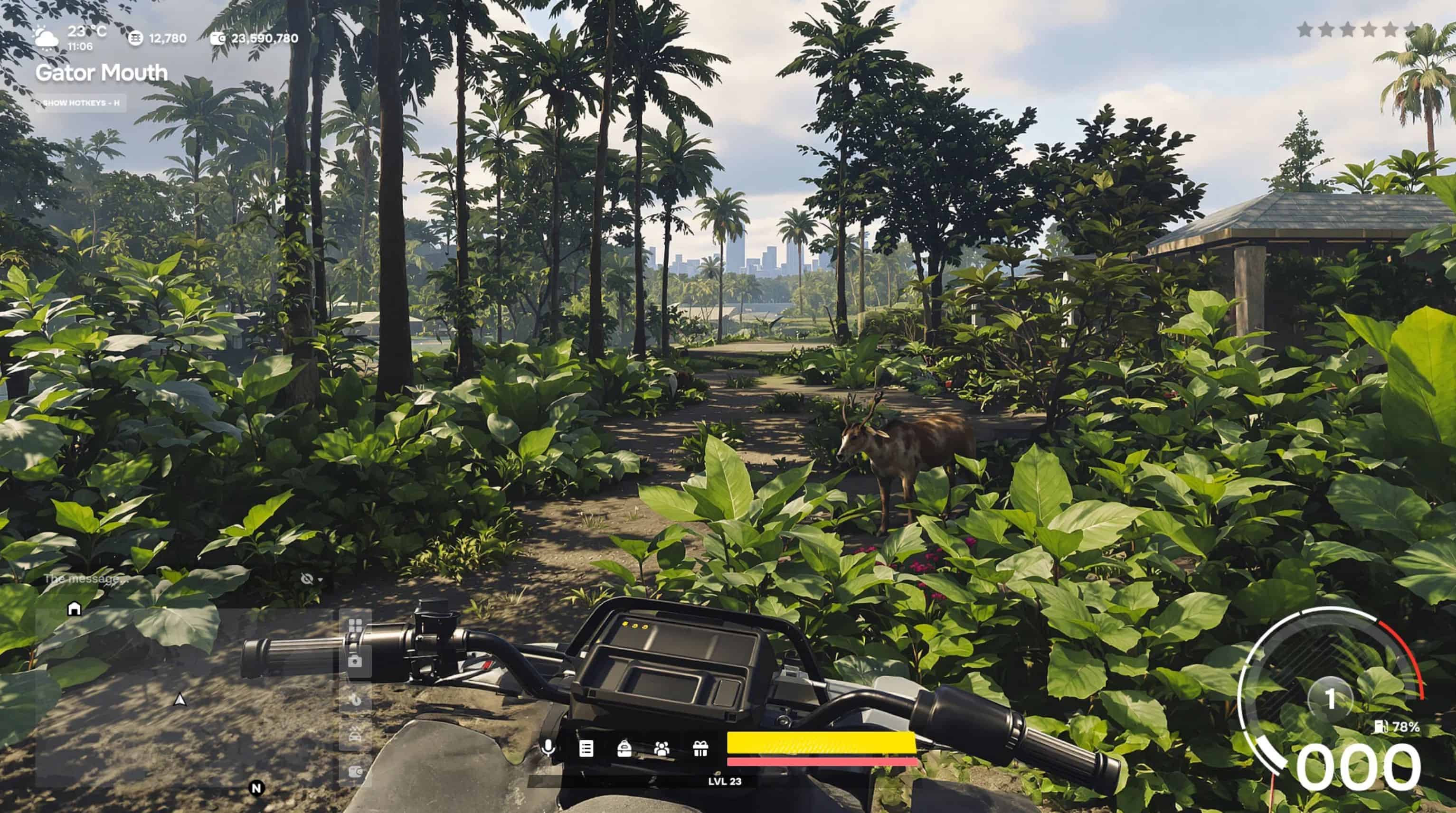Select the home marker on the minimap
This screenshot has width=1456, height=813.
tap(74, 608)
